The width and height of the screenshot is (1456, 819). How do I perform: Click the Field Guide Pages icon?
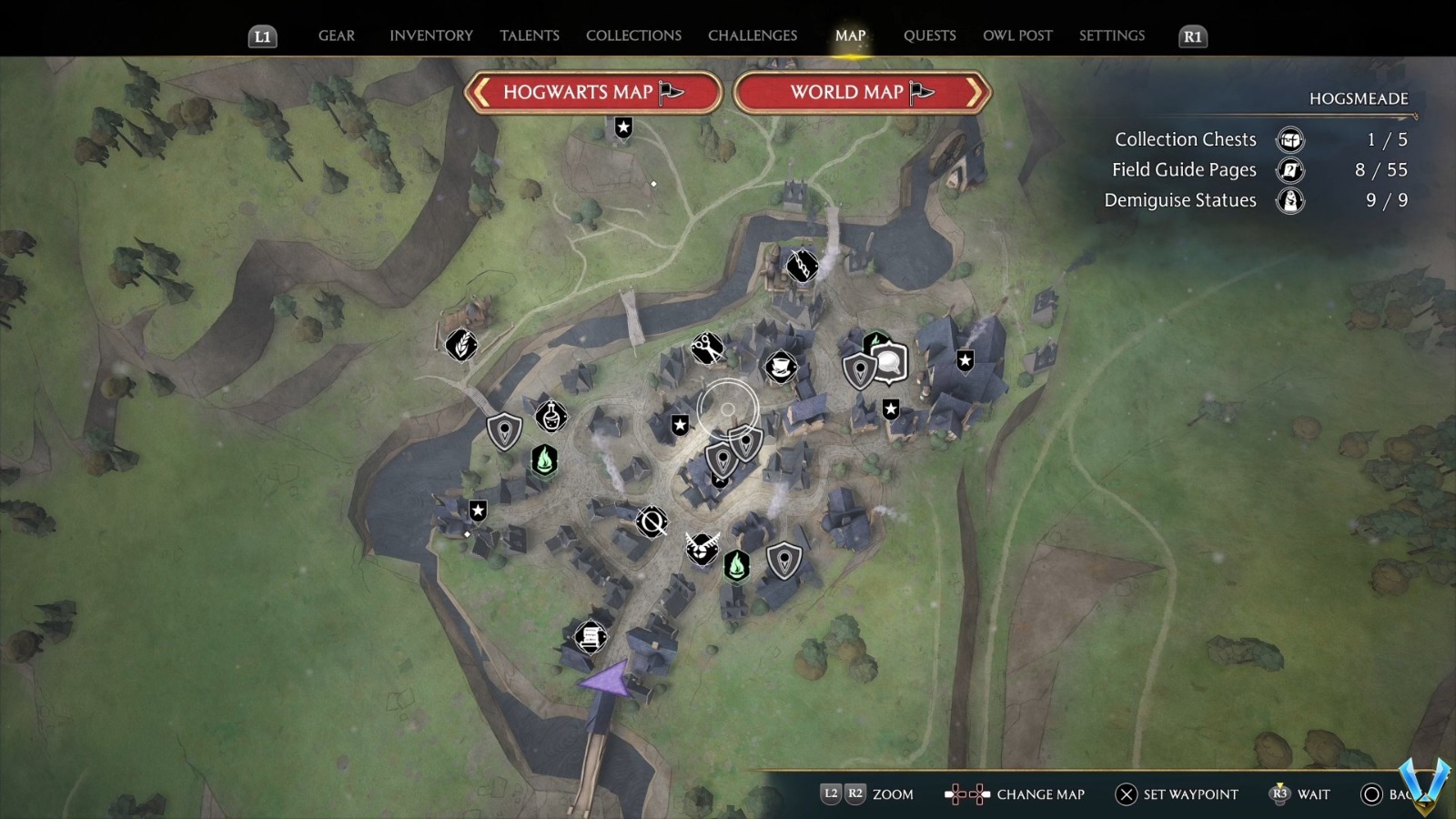pos(1289,170)
